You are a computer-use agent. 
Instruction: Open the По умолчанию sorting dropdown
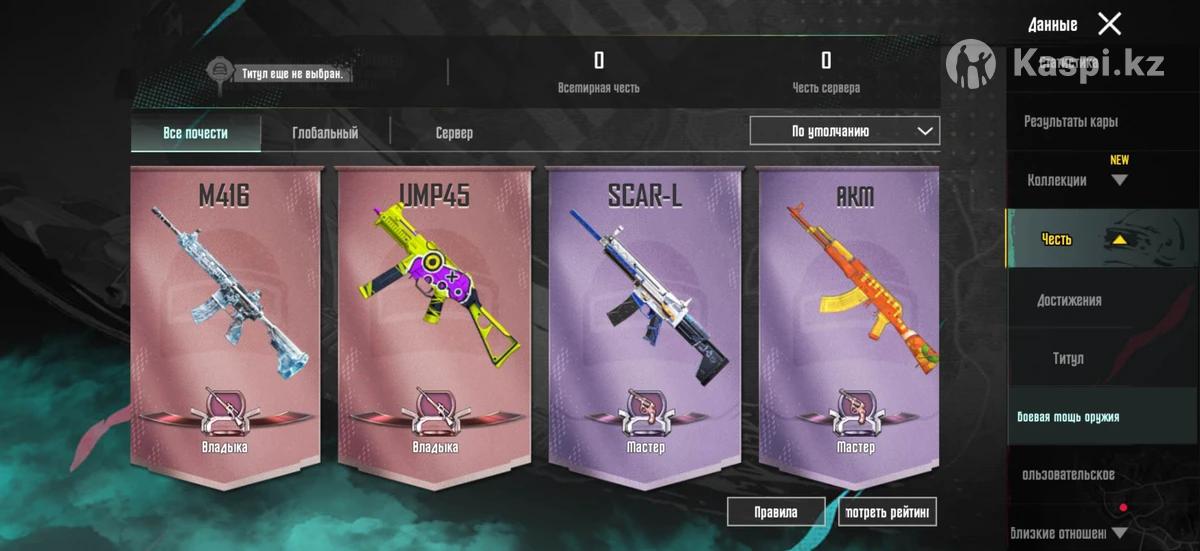[x=844, y=131]
